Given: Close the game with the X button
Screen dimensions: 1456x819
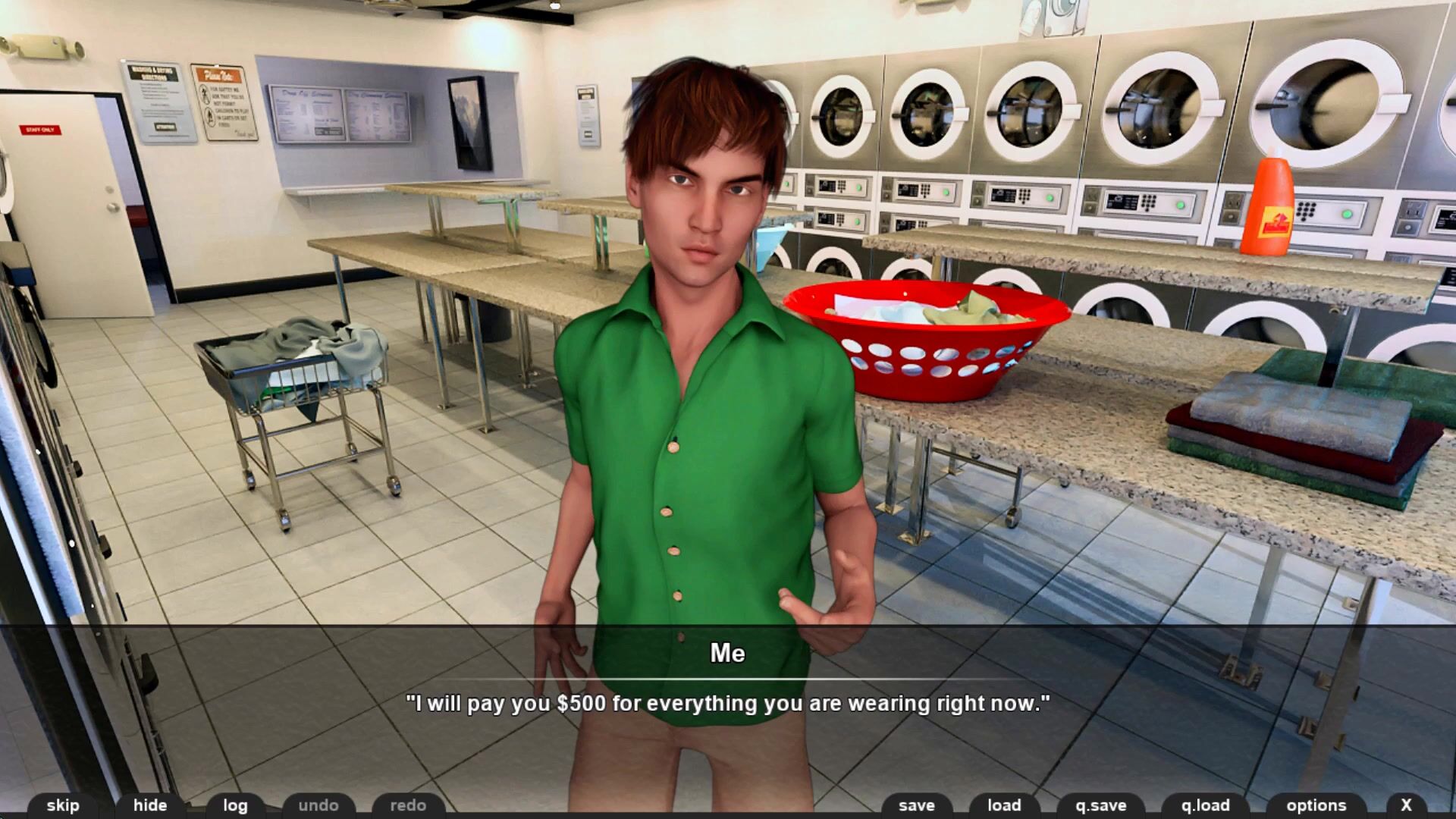Looking at the screenshot, I should [x=1407, y=805].
